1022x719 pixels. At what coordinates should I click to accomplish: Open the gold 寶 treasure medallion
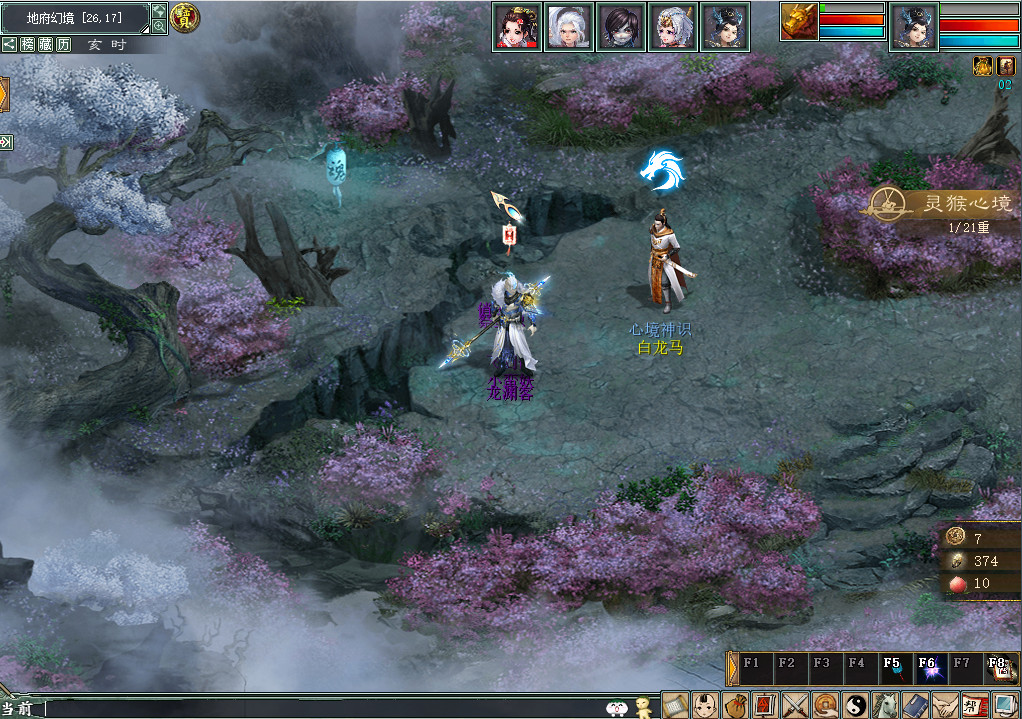pos(185,16)
